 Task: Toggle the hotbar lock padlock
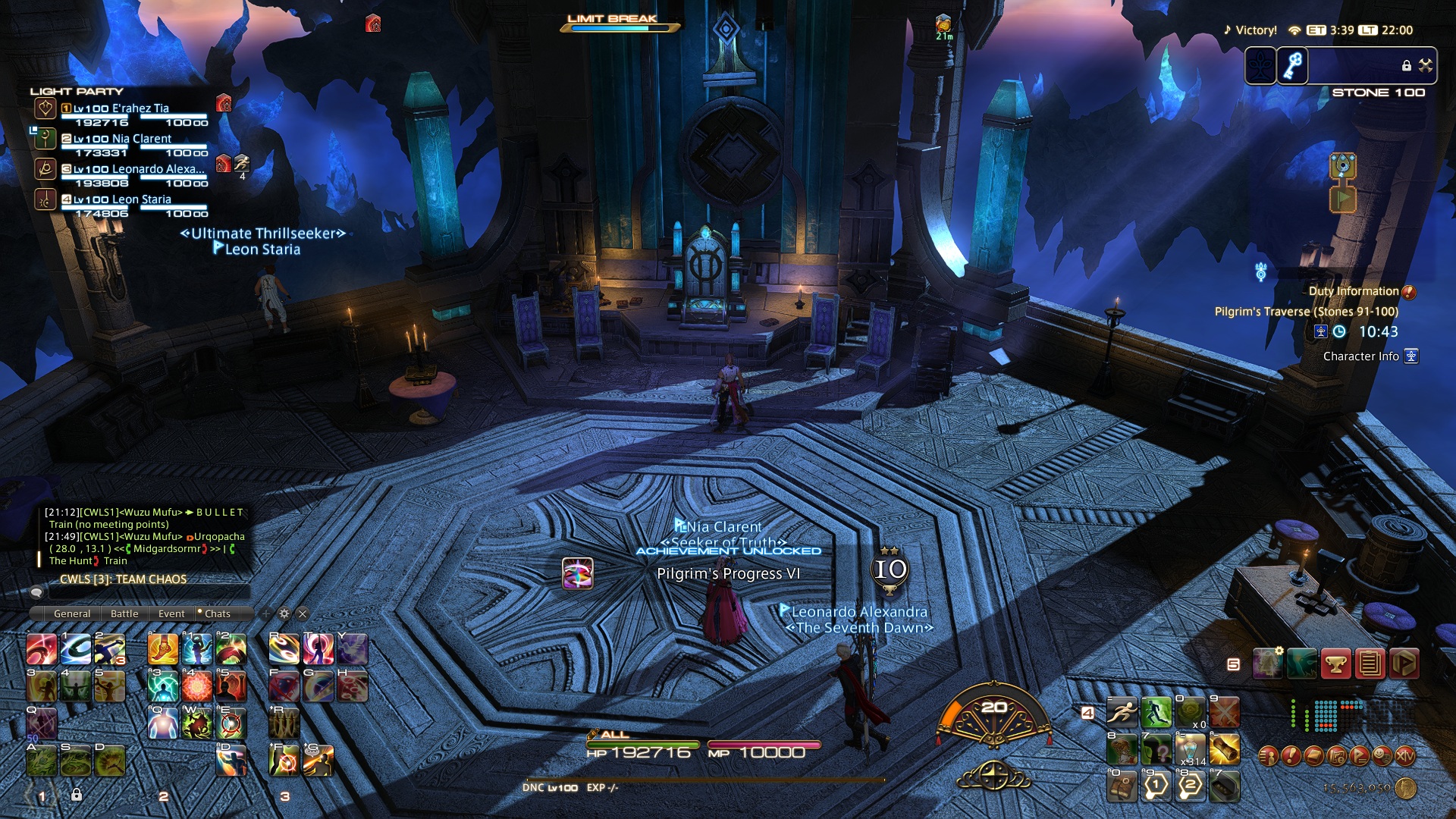[77, 795]
